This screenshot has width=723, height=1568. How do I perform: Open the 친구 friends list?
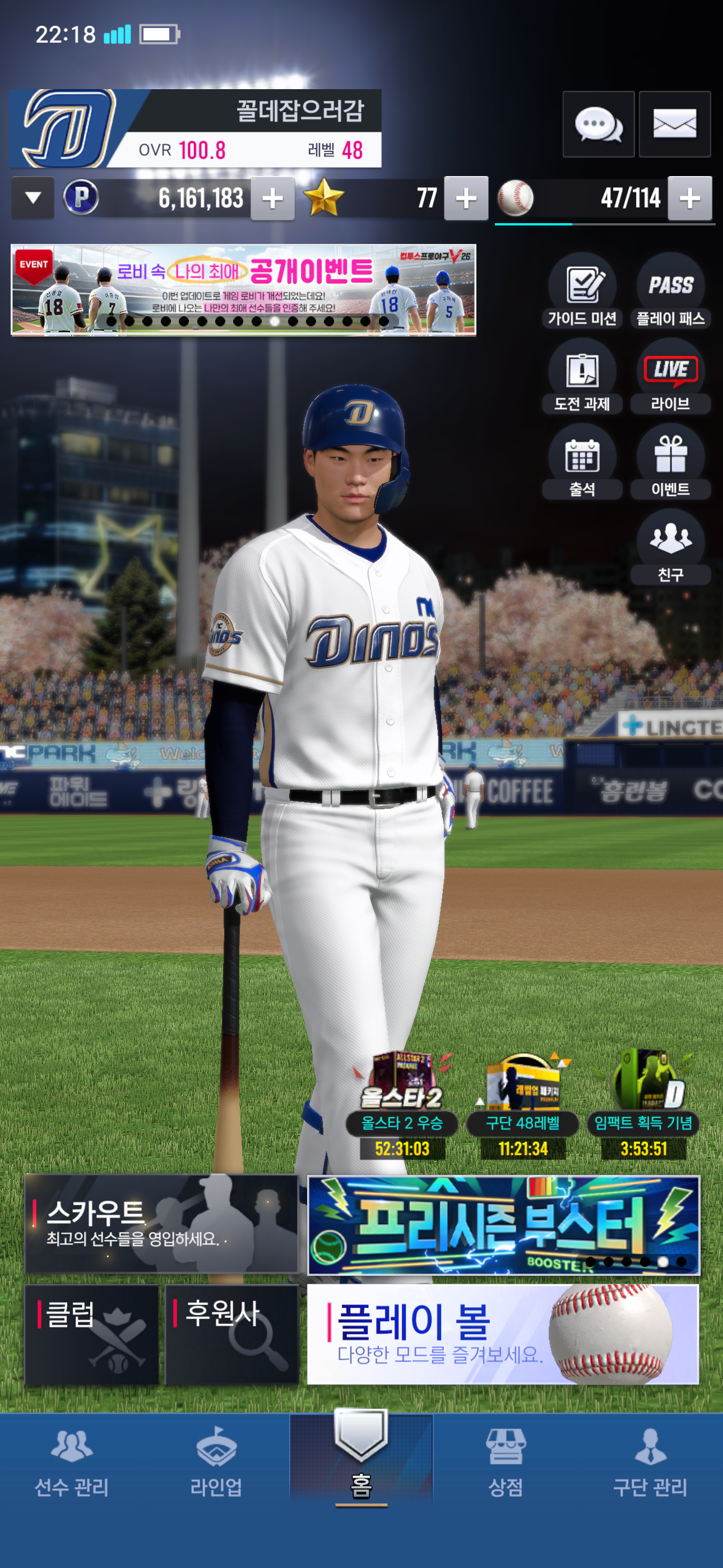(671, 548)
